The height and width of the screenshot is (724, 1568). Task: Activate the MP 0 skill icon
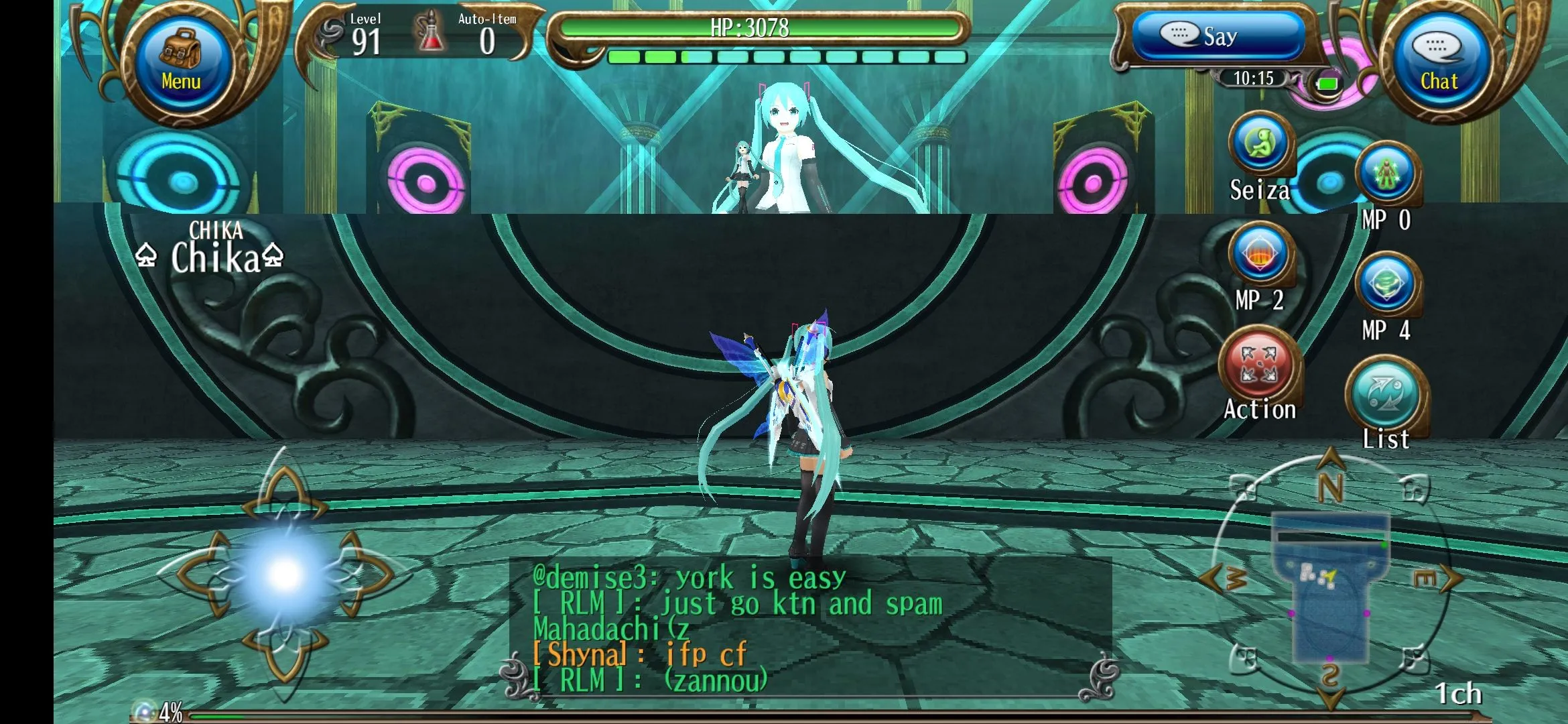[1387, 174]
